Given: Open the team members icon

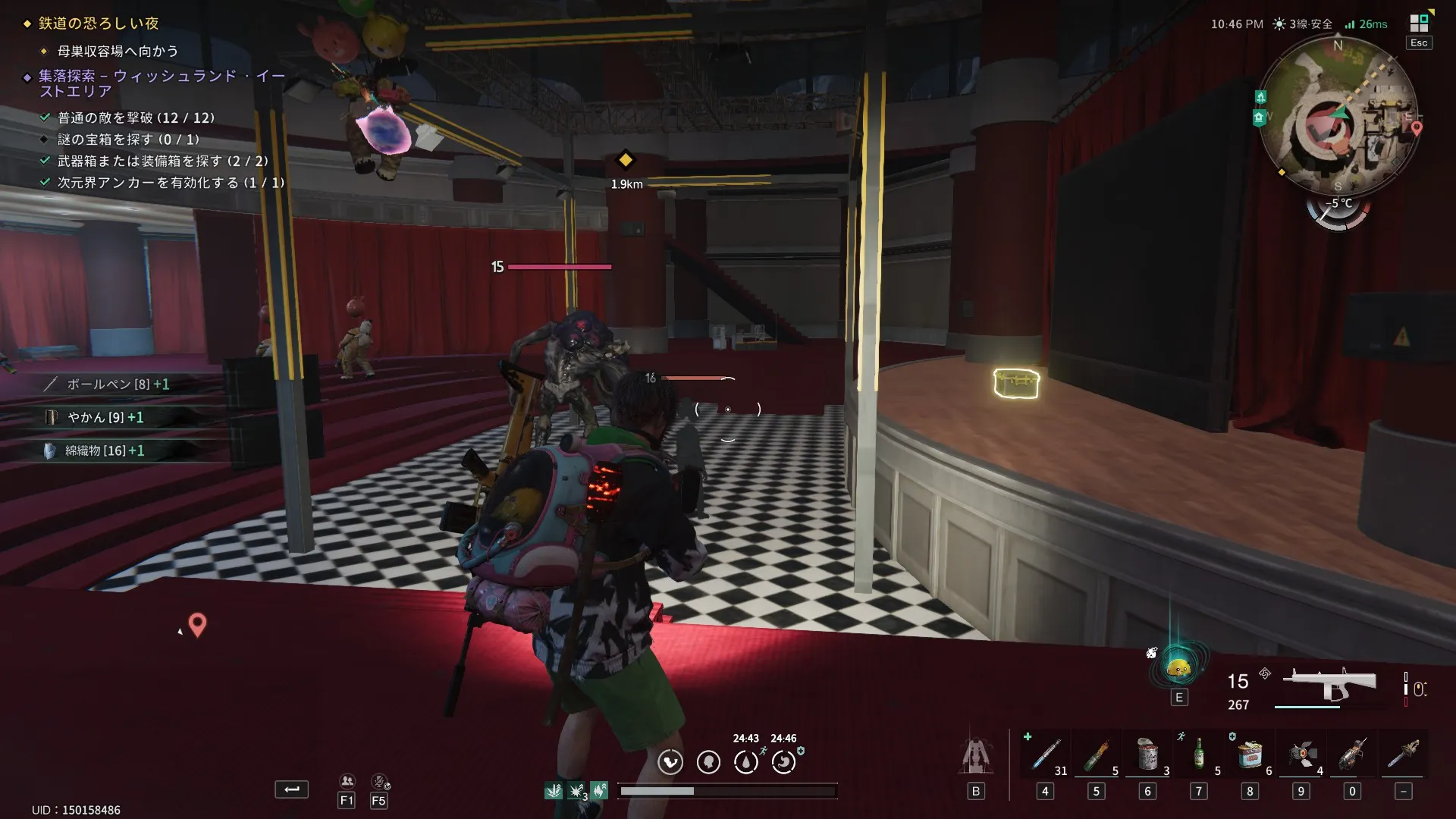Looking at the screenshot, I should [347, 782].
